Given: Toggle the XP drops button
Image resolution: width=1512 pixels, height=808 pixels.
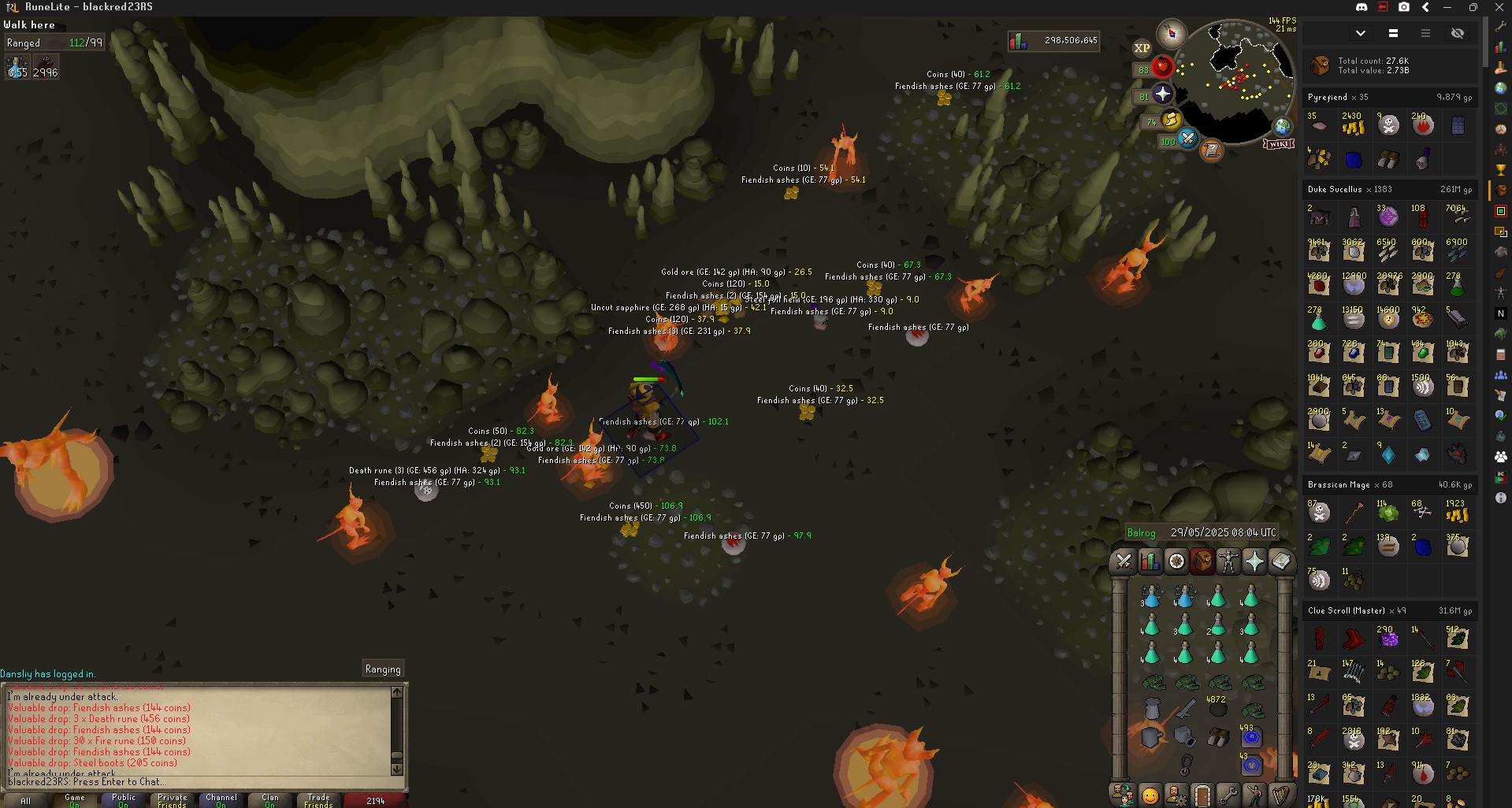Looking at the screenshot, I should pyautogui.click(x=1142, y=48).
